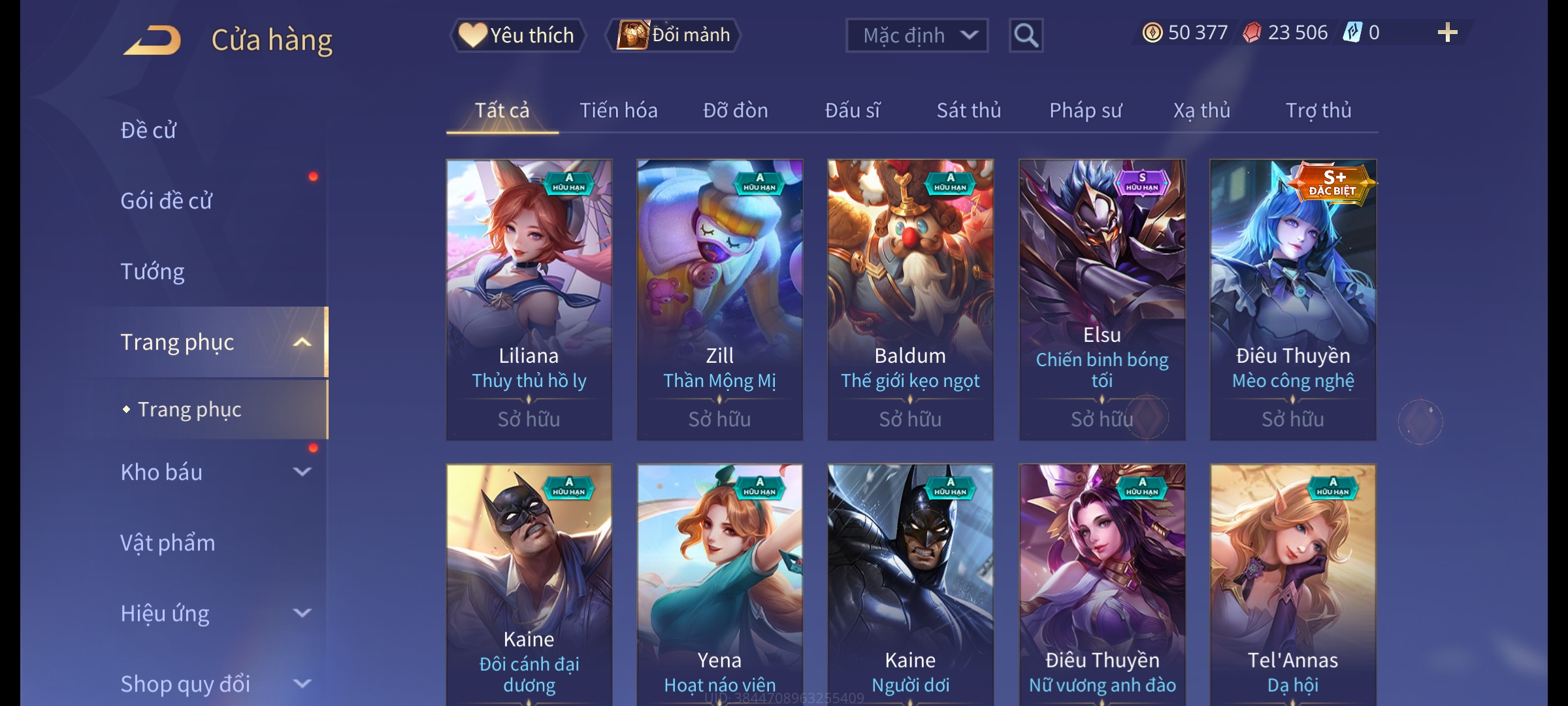Show Sát thủ skins tab
Screen dimensions: 1568x706
click(968, 110)
